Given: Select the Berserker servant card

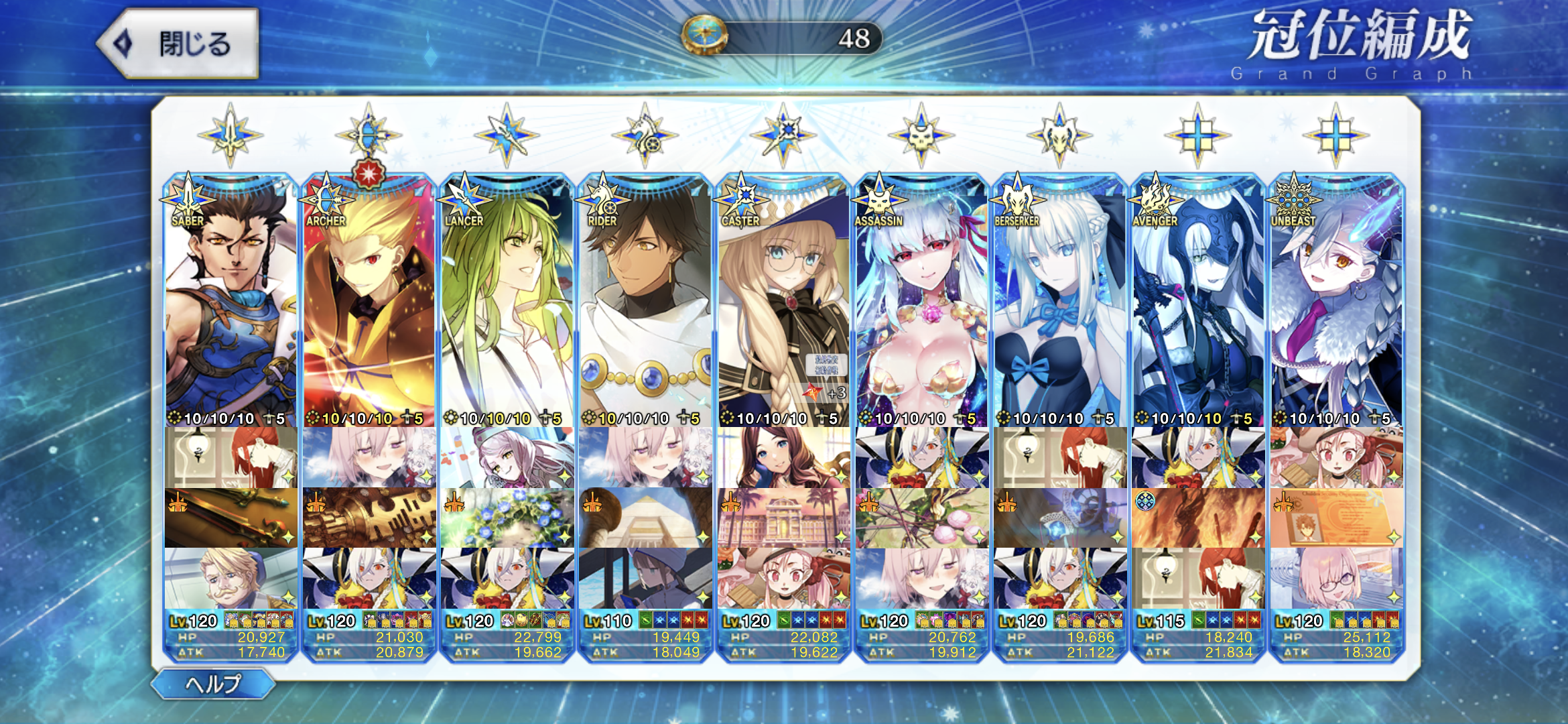Looking at the screenshot, I should pyautogui.click(x=1060, y=302).
